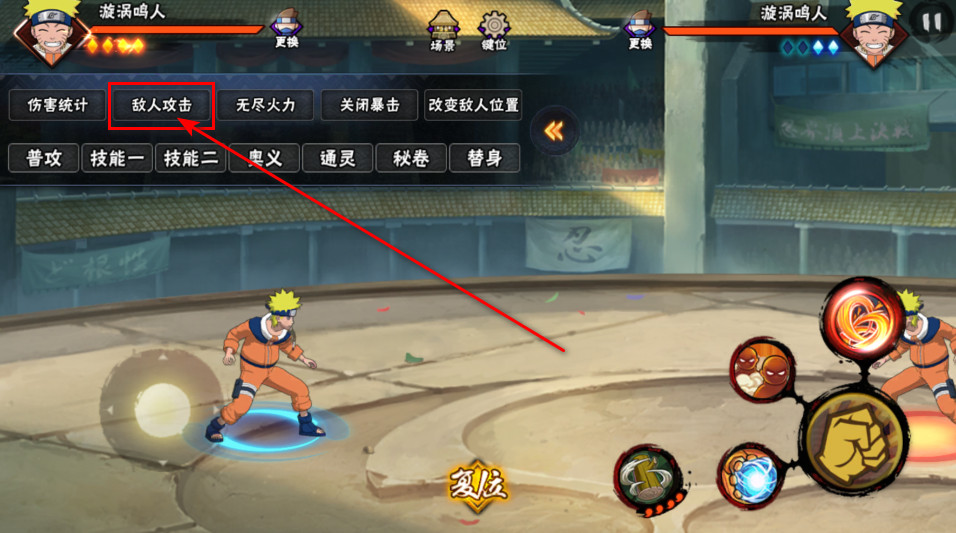
Task: Select 改变敌人位置 to reposition the enemy
Action: click(x=473, y=105)
